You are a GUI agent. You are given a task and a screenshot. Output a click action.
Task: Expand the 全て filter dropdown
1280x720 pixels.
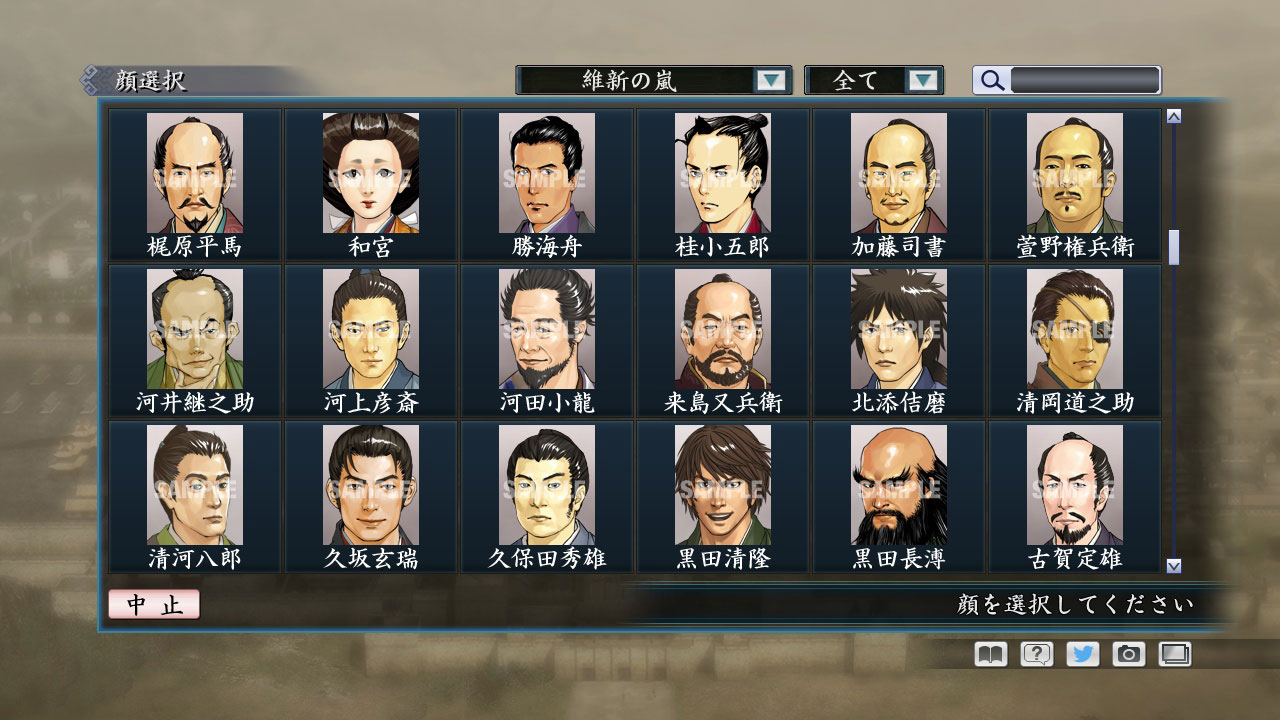[874, 80]
